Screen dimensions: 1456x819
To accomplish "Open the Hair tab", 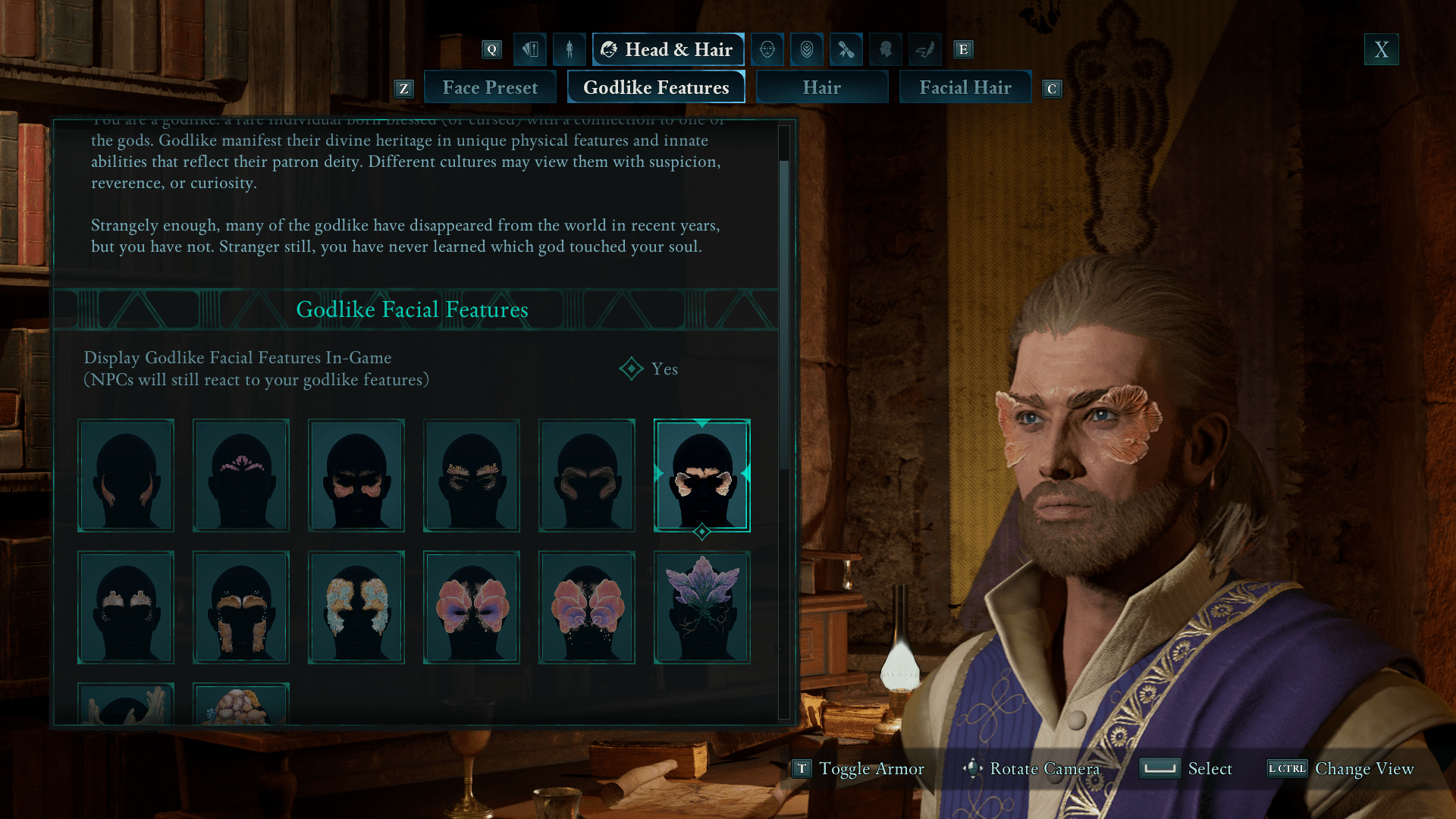I will [821, 86].
